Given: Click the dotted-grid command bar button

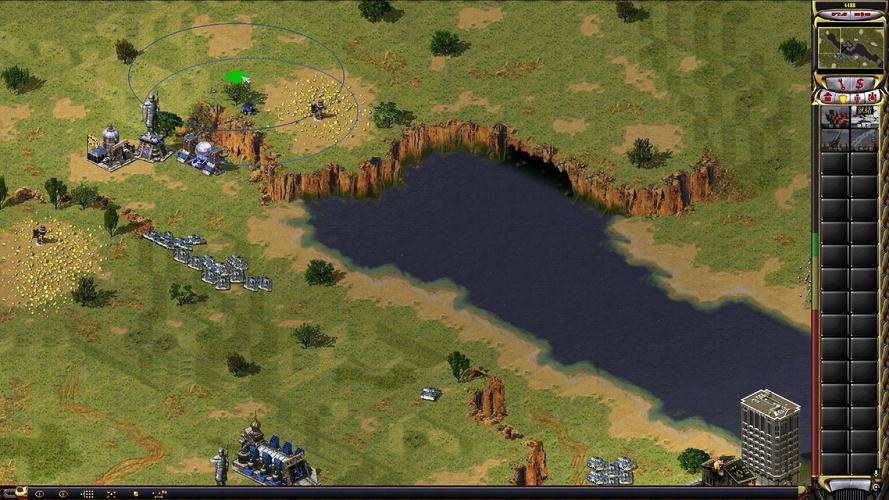Looking at the screenshot, I should [87, 493].
